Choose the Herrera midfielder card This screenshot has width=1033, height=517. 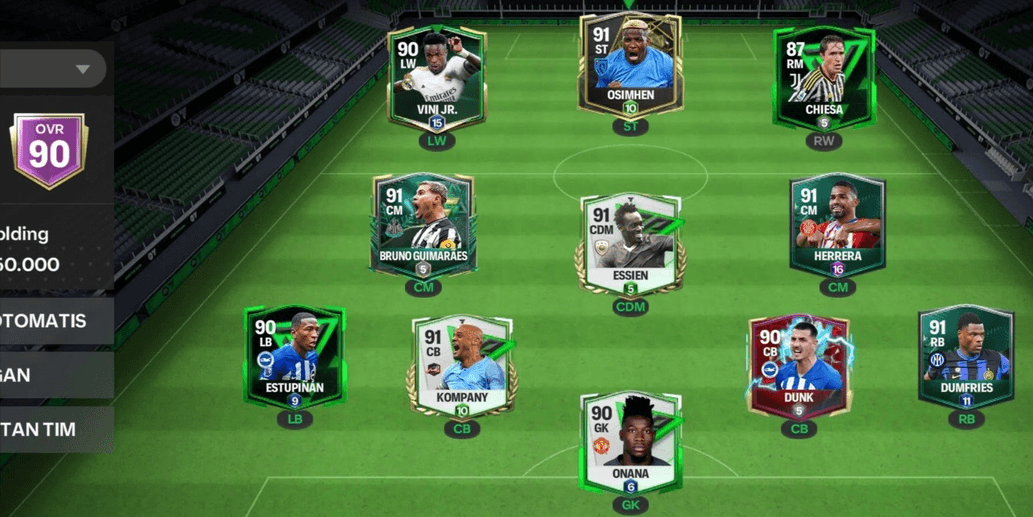837,226
